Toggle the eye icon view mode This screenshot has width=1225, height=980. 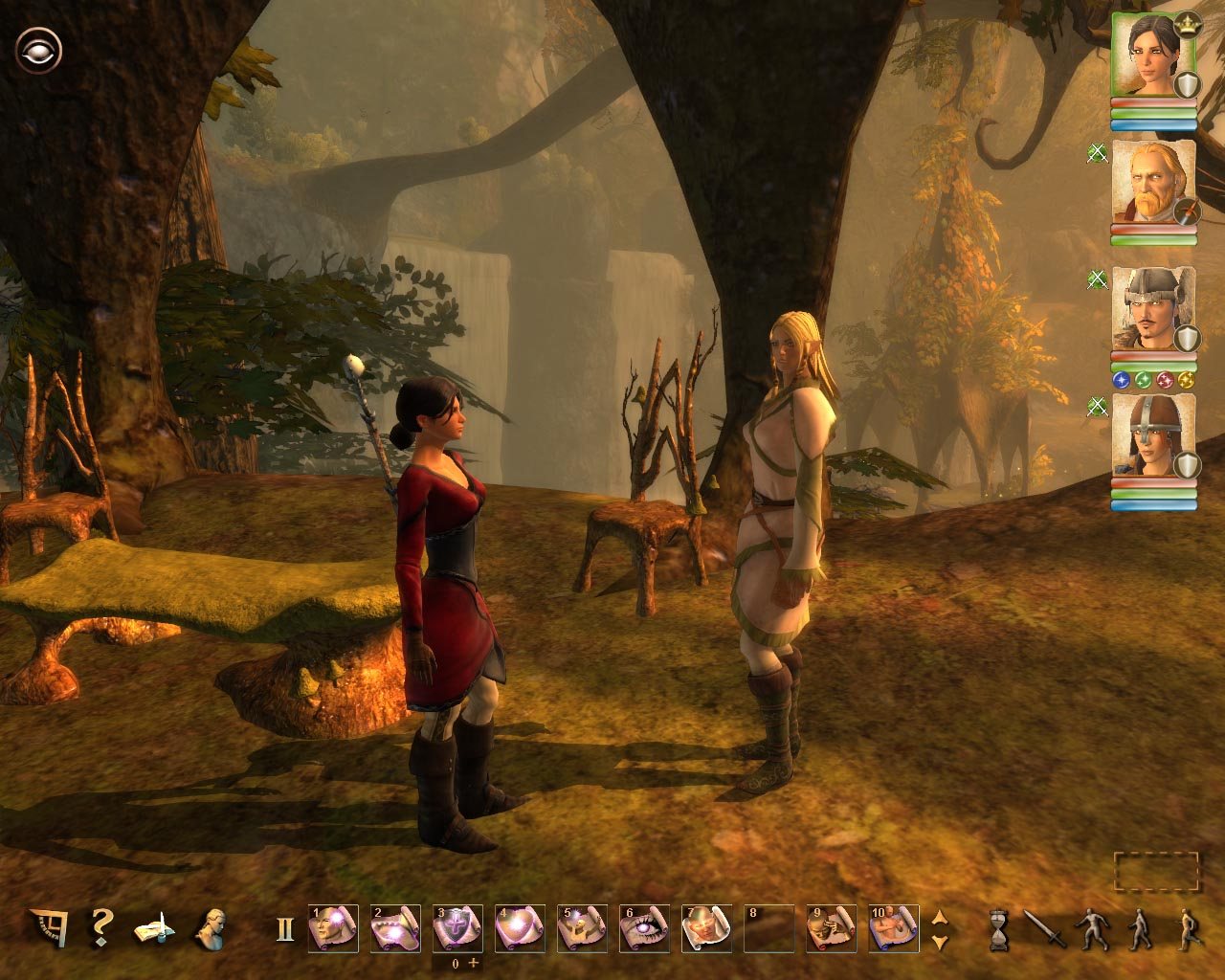[x=38, y=51]
